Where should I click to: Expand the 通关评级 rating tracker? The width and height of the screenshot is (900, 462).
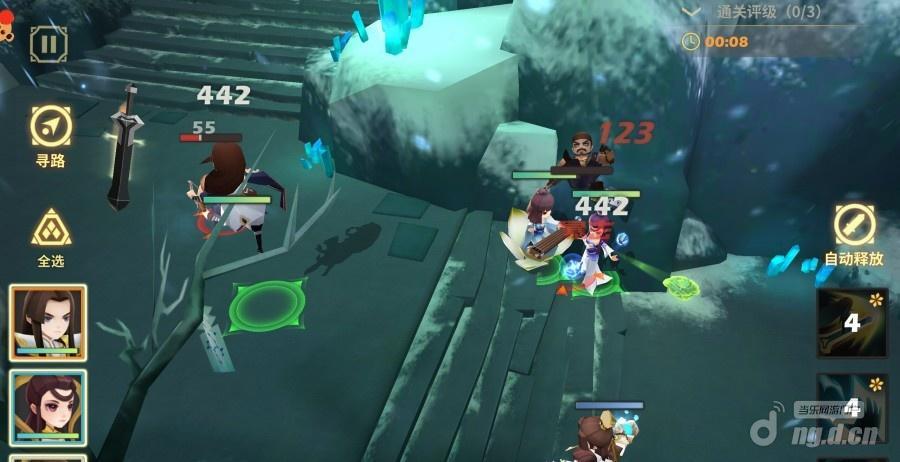click(692, 12)
